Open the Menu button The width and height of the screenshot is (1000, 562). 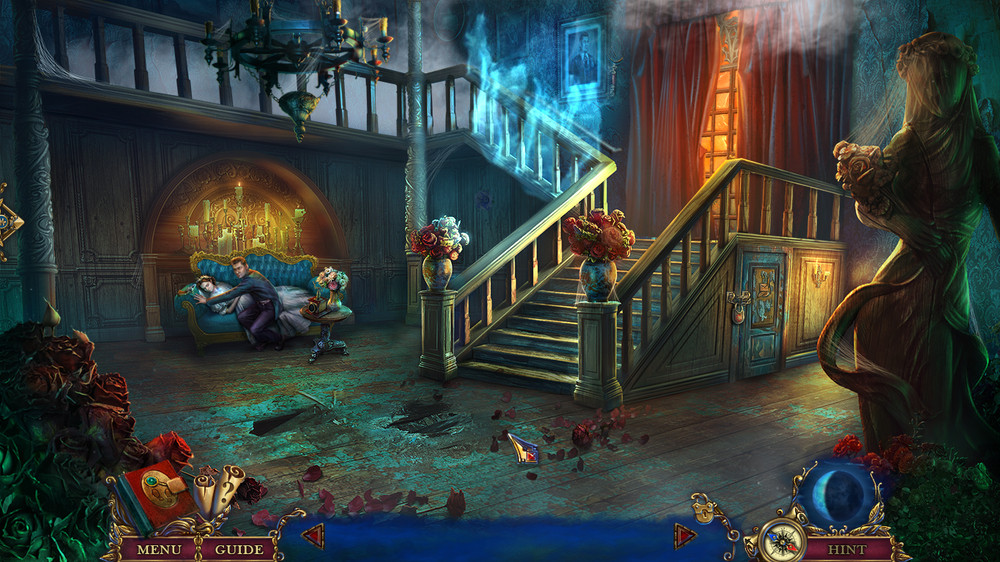click(x=159, y=549)
